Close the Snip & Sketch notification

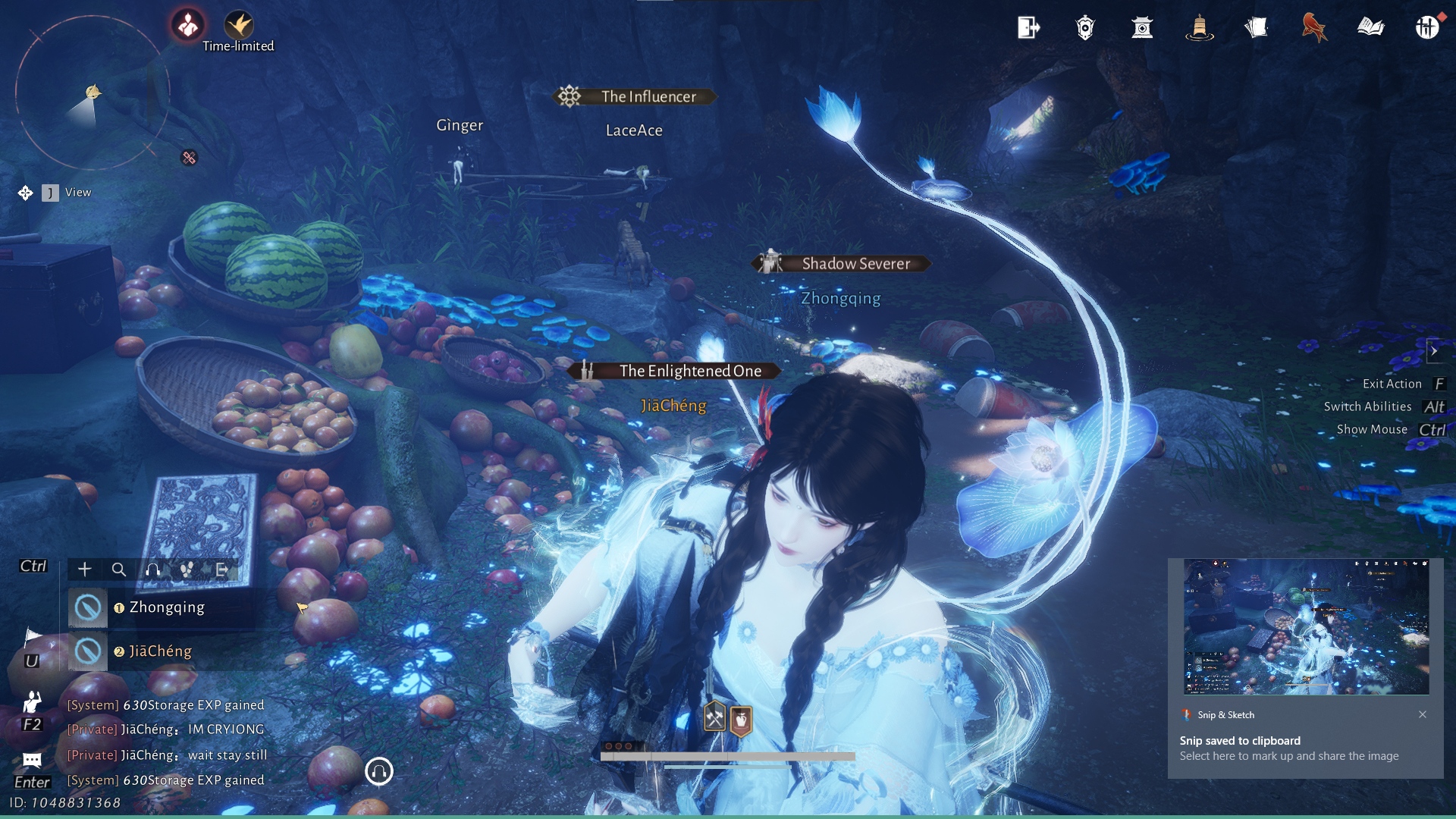point(1423,714)
